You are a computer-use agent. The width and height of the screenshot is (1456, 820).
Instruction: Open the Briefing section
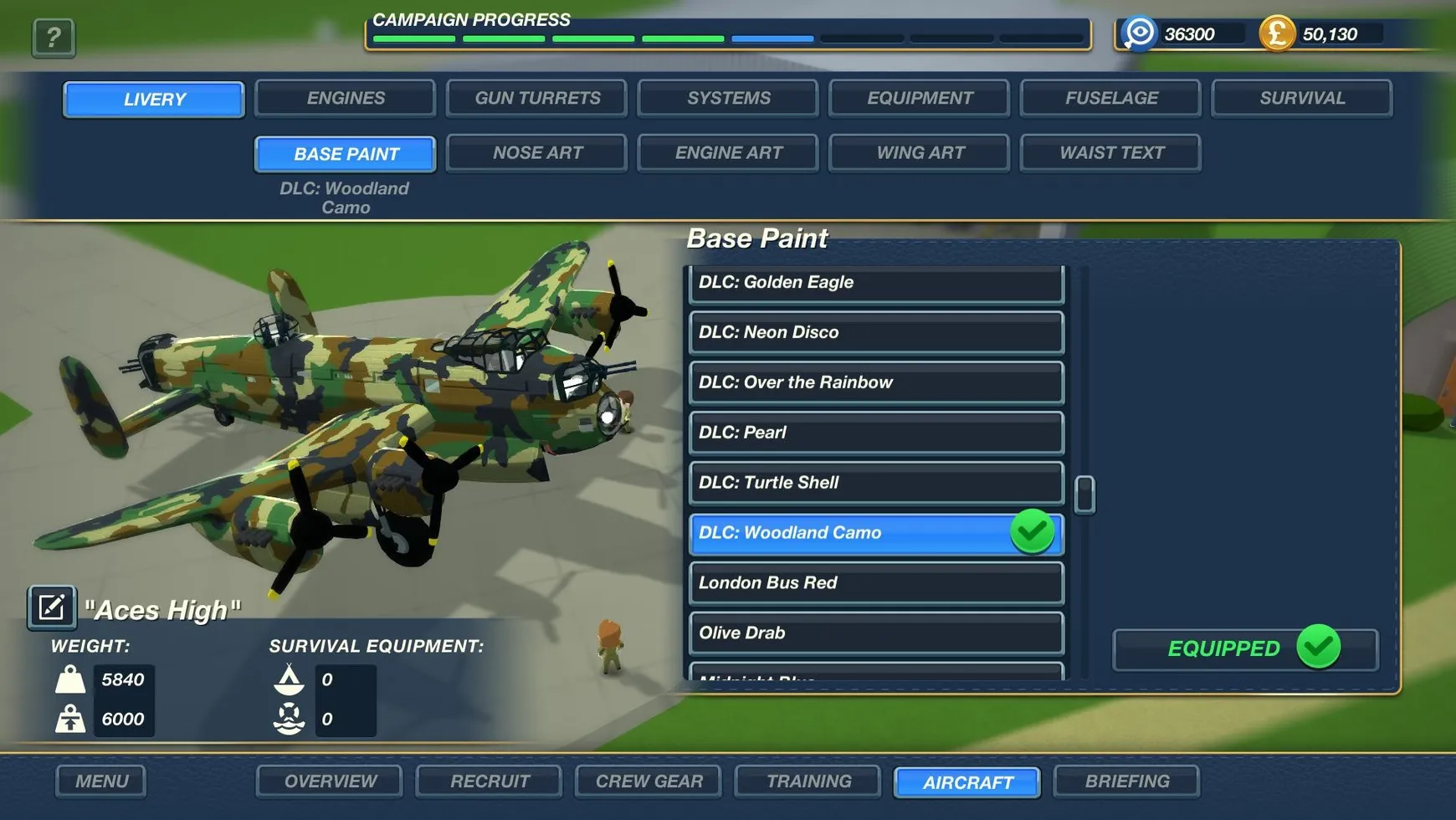1127,782
